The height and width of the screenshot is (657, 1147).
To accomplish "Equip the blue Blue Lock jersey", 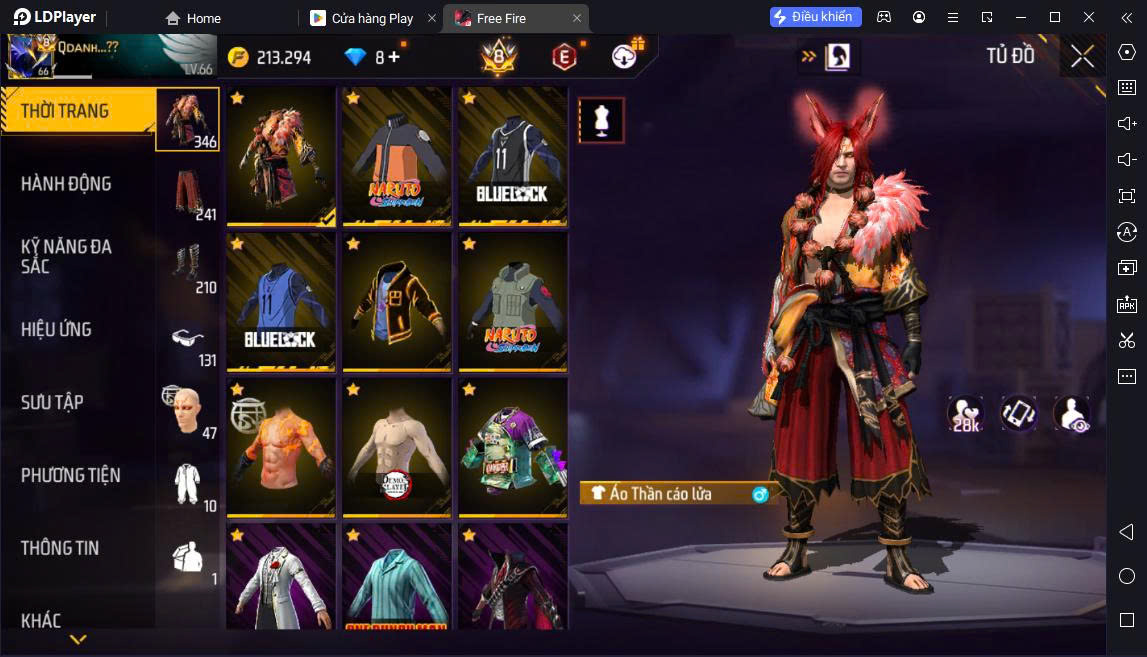I will pos(281,302).
